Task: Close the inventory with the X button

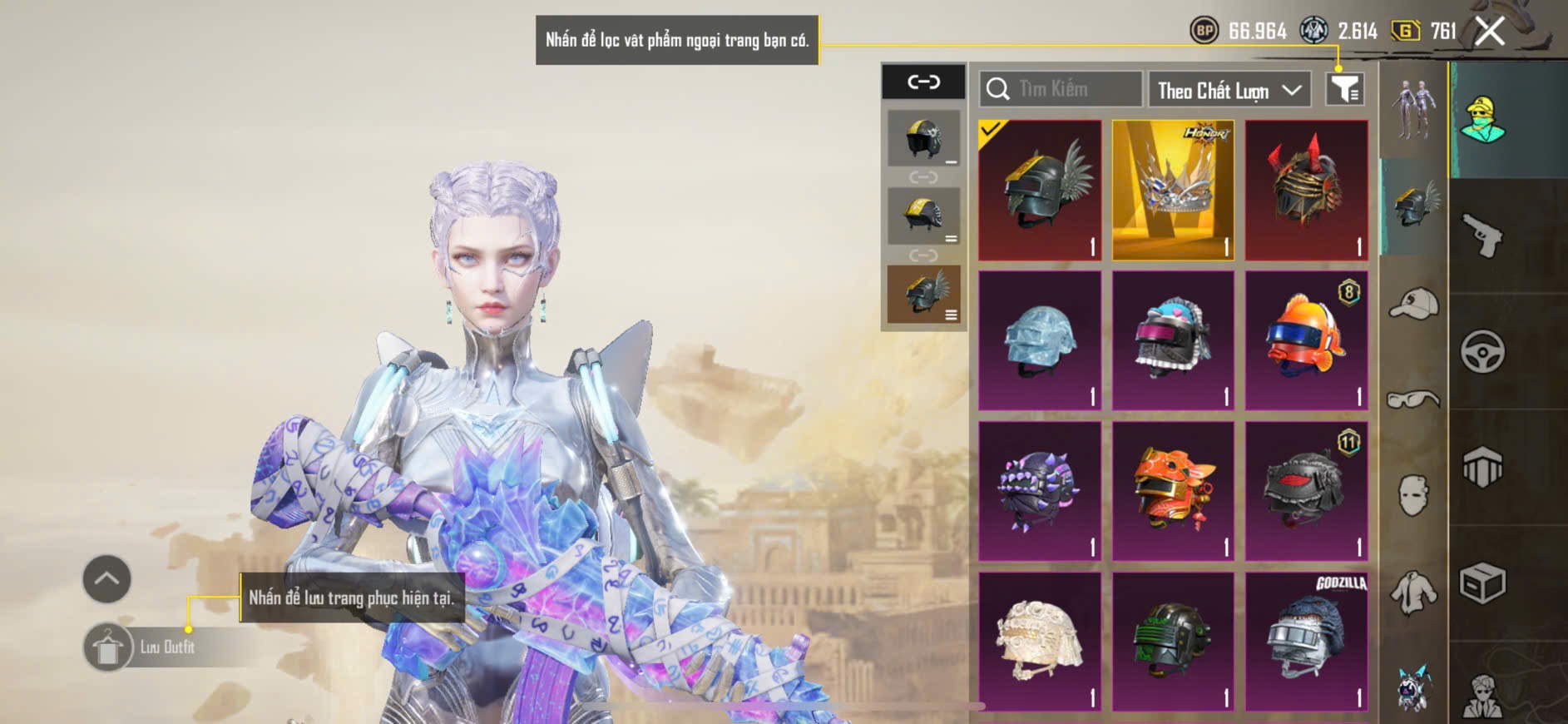Action: click(1489, 32)
